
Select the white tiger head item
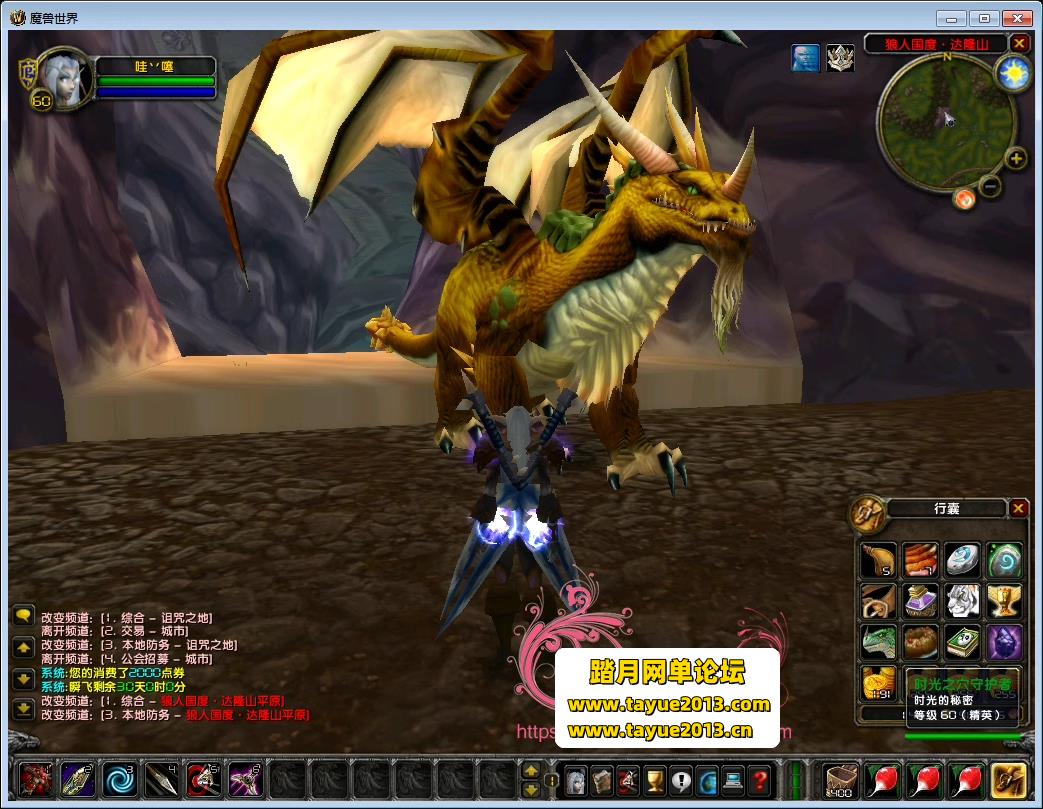click(x=962, y=601)
